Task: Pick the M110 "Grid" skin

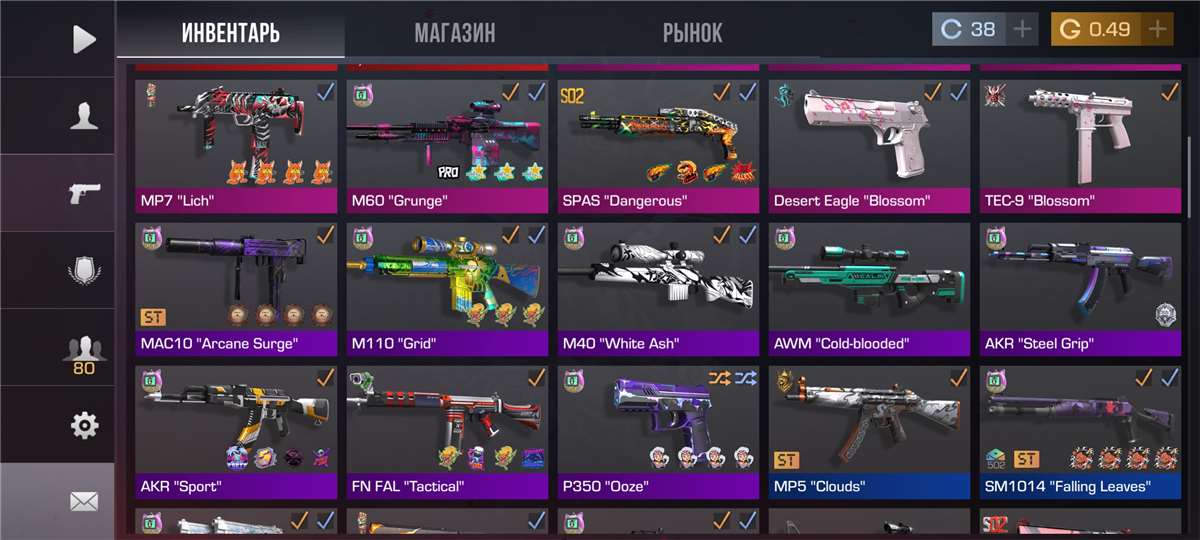Action: 448,285
